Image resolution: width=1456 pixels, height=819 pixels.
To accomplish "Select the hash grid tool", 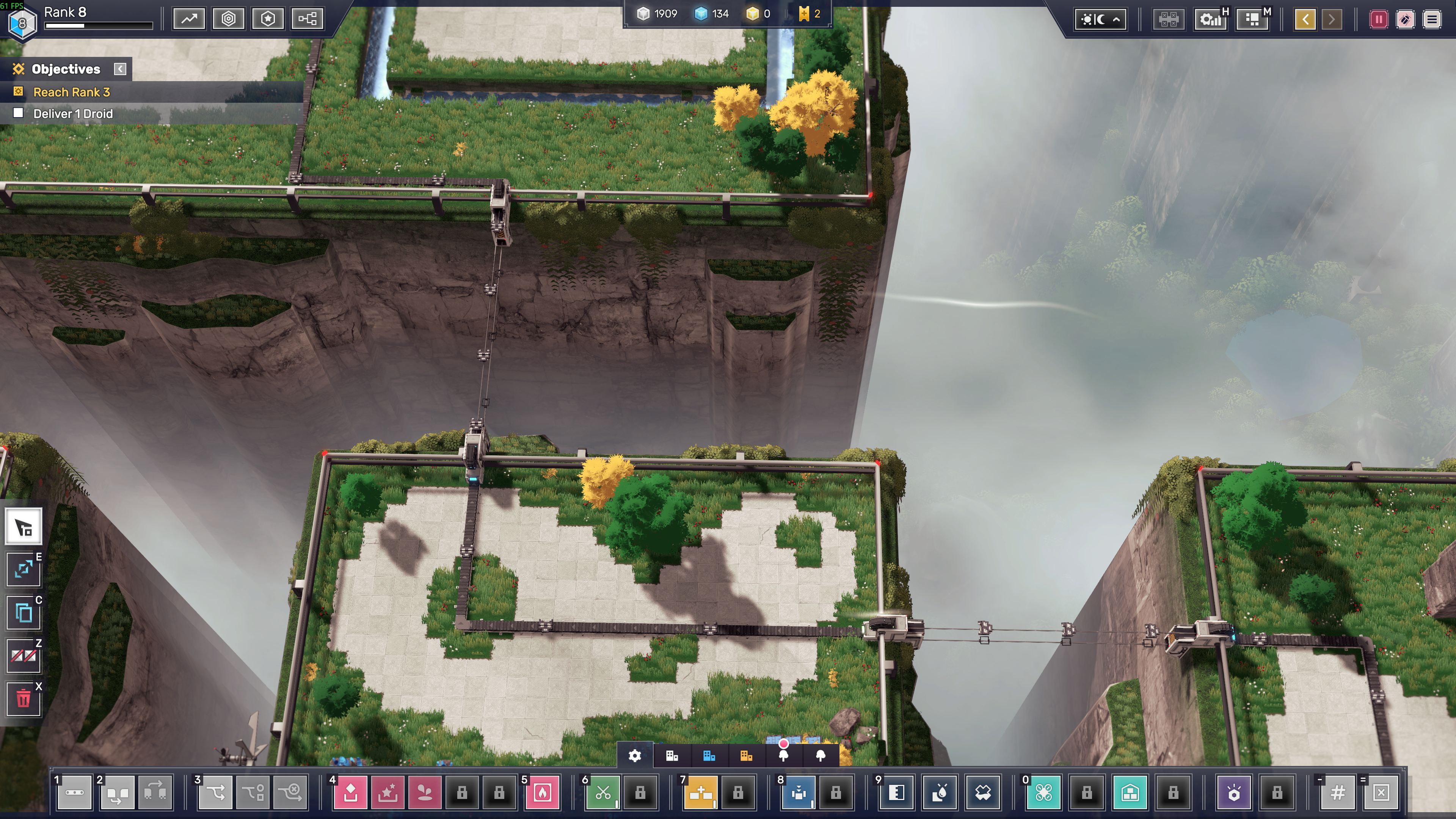I will click(1337, 792).
